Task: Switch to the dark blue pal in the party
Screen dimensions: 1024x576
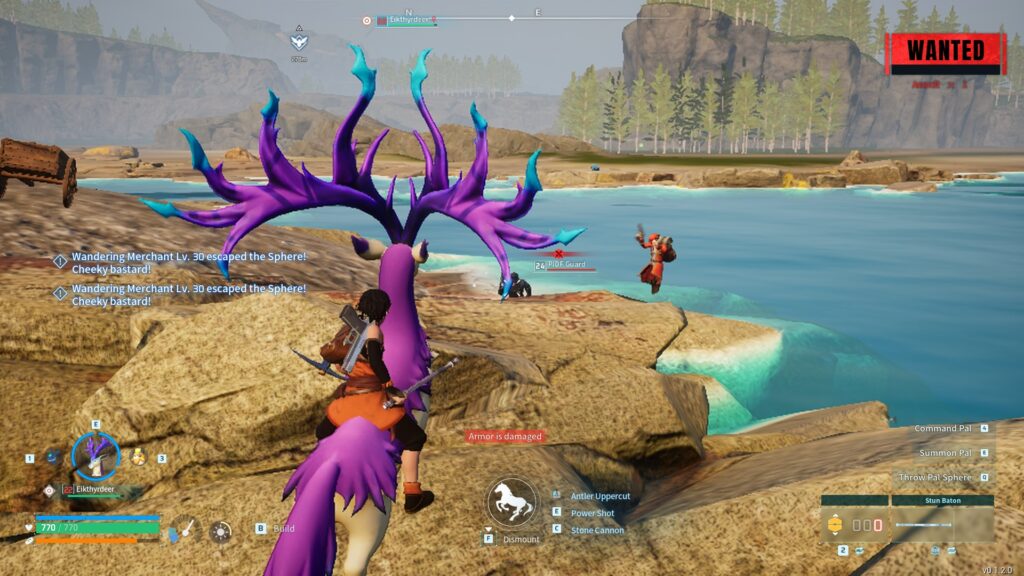Action: 54,457
